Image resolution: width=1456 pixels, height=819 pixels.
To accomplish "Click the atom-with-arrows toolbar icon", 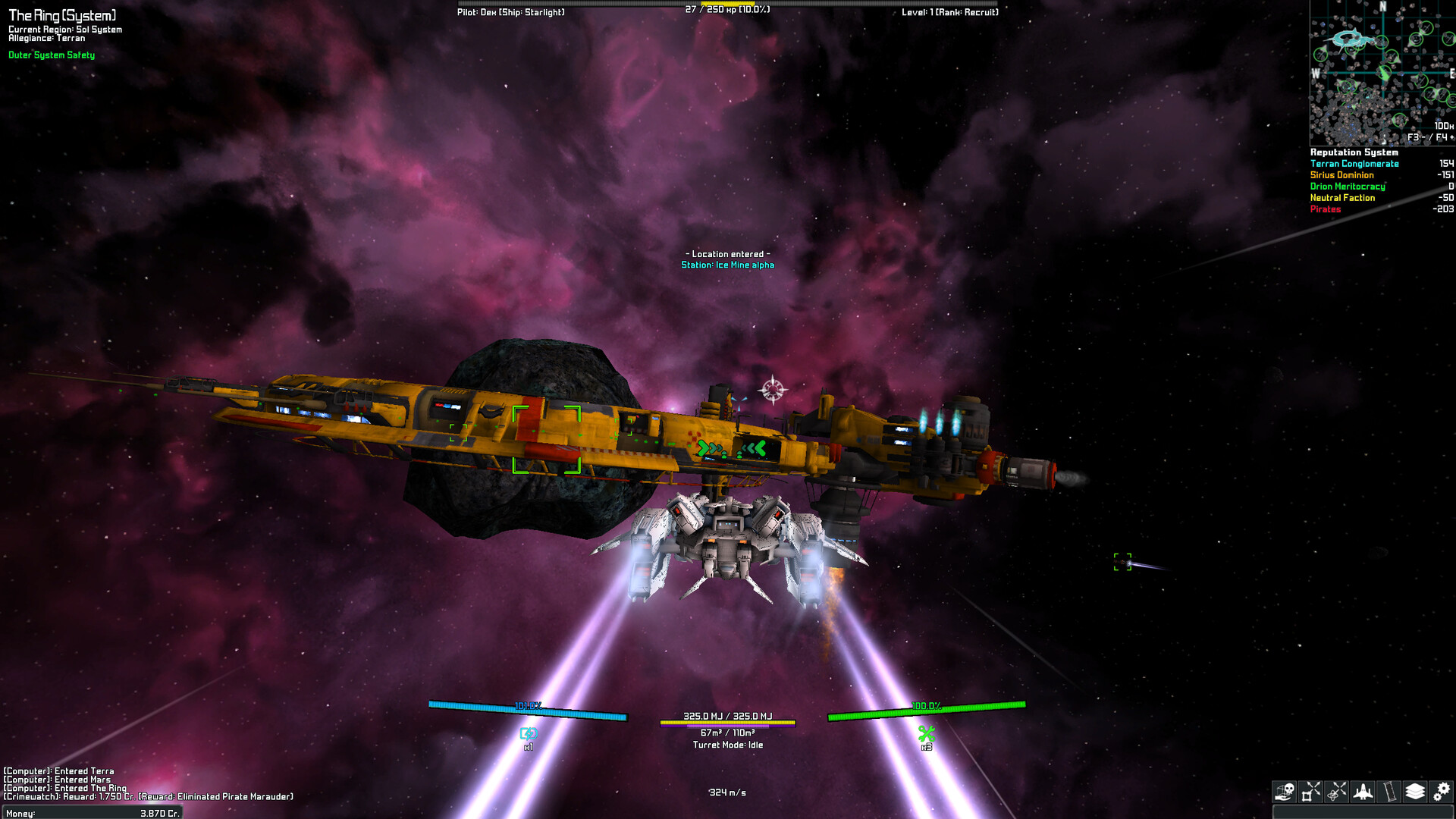I will [1337, 792].
